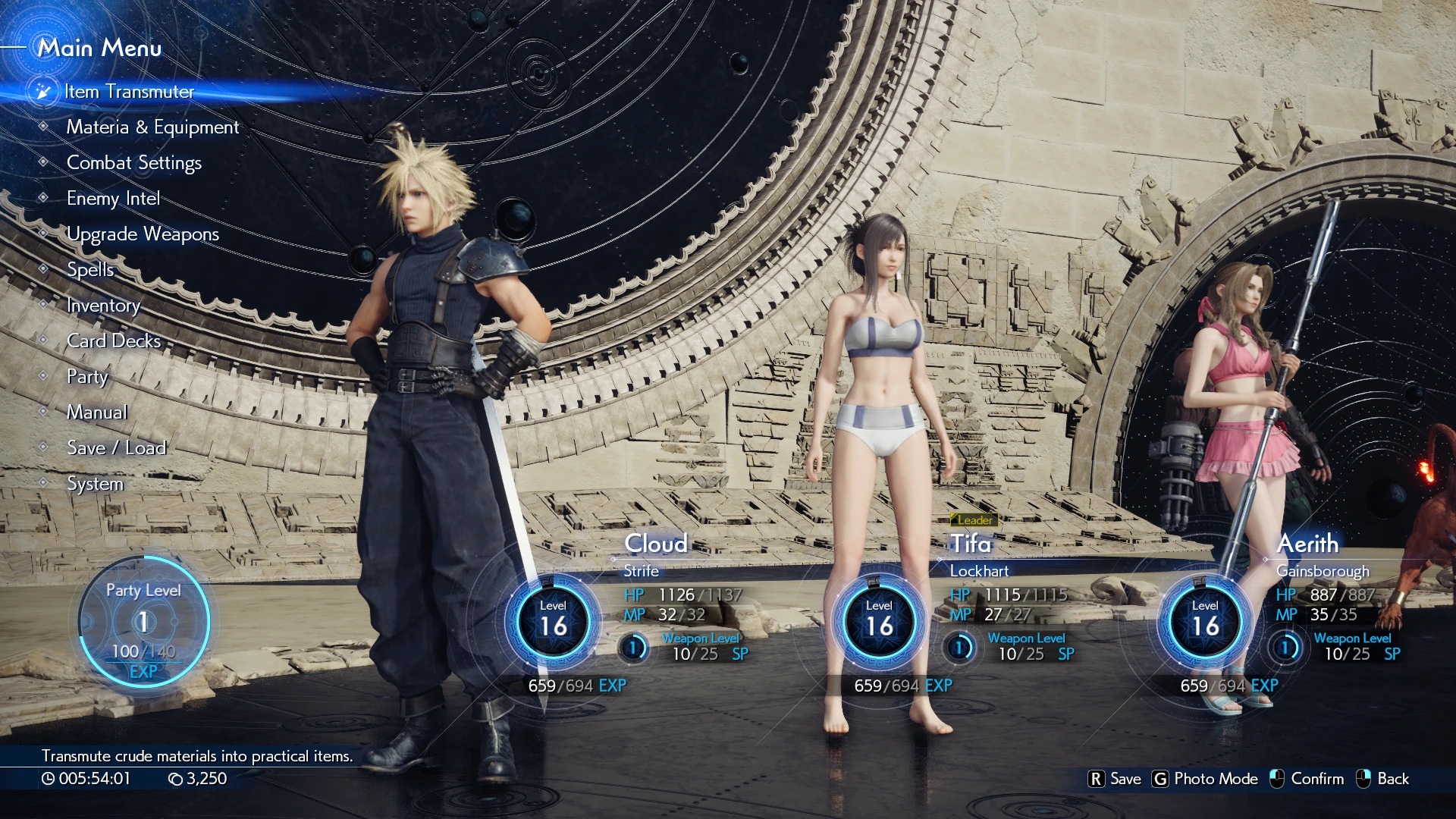Show the Inventory
This screenshot has width=1456, height=819.
(103, 306)
